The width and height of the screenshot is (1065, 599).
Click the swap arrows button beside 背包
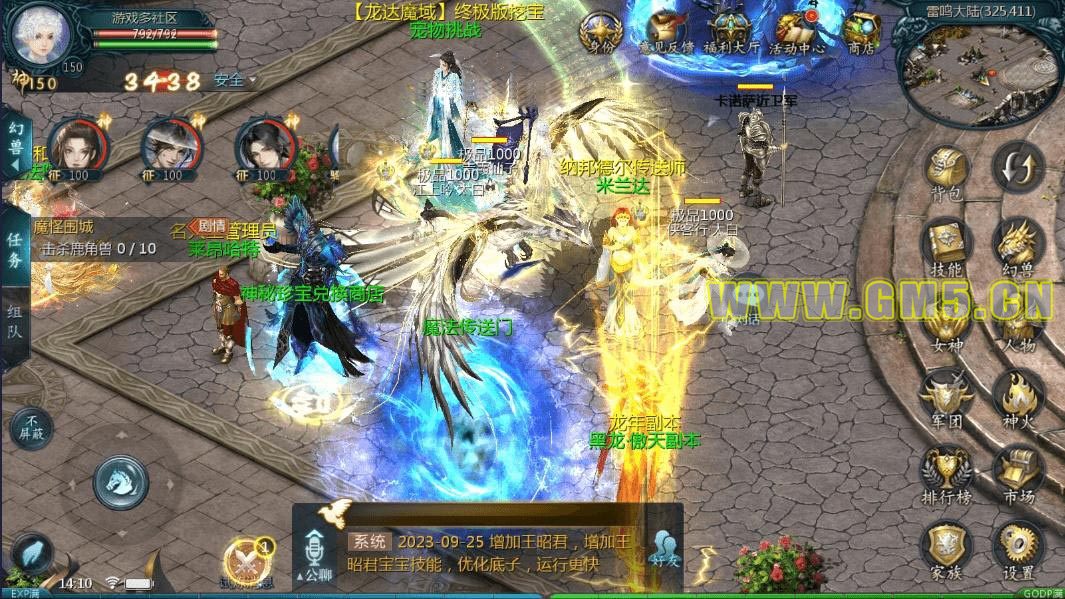point(1018,164)
